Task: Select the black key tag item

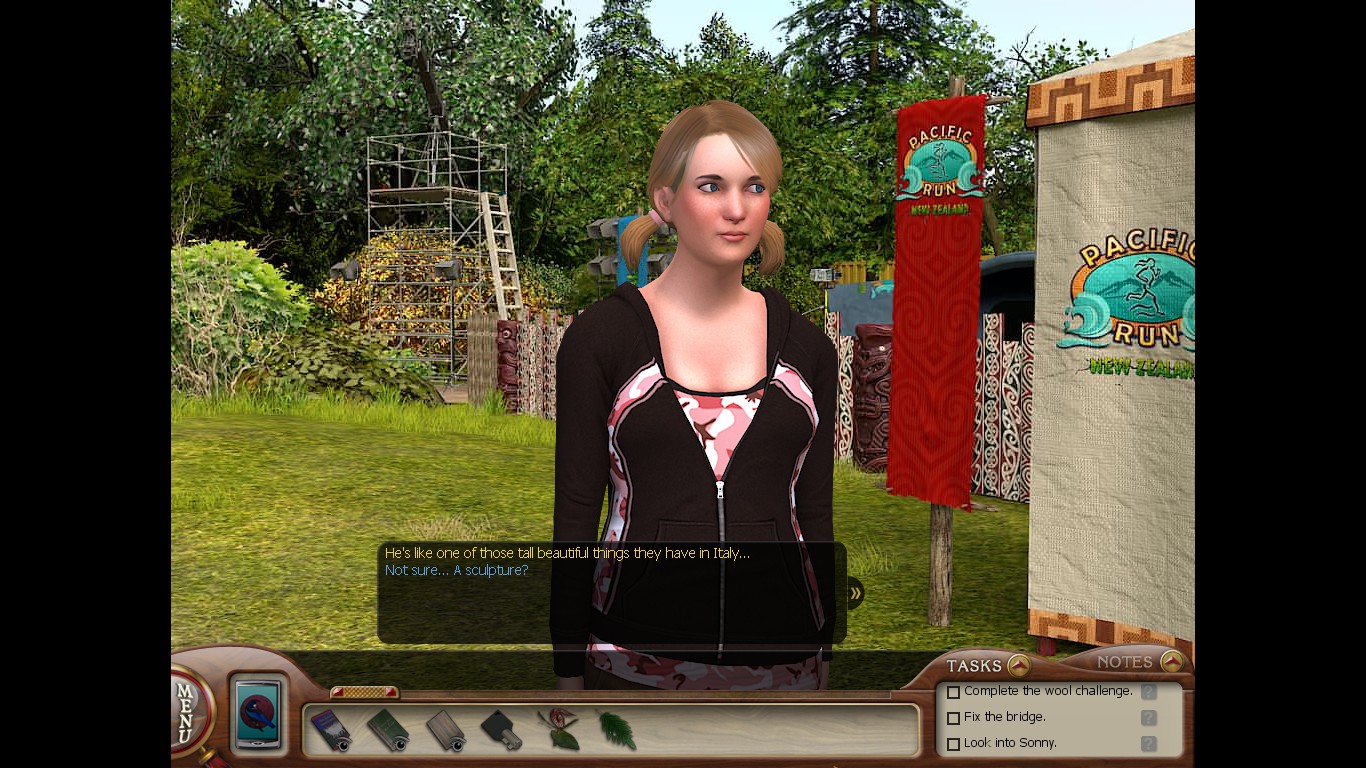Action: pos(502,731)
